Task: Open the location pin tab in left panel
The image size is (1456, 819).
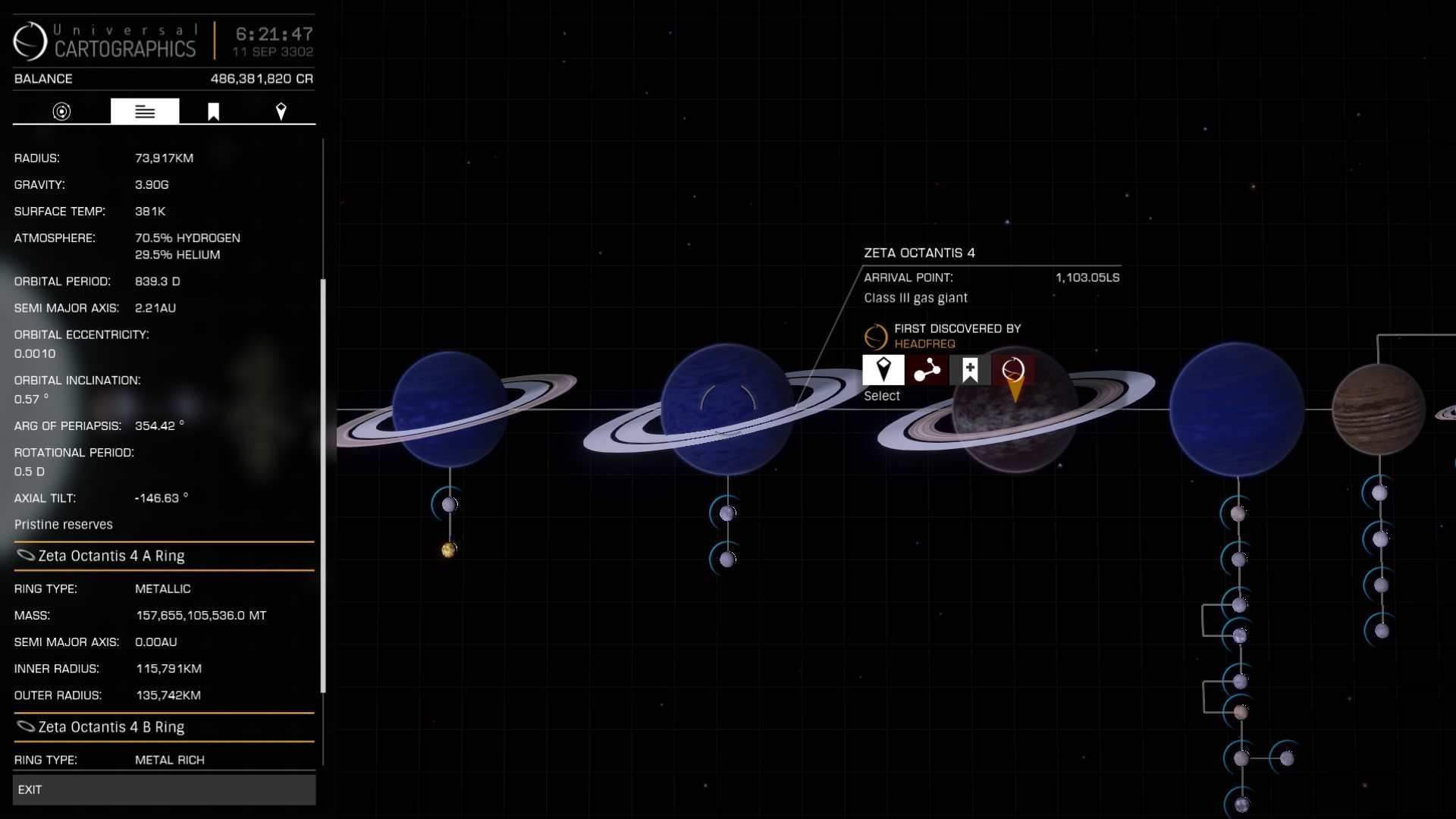Action: (x=281, y=111)
